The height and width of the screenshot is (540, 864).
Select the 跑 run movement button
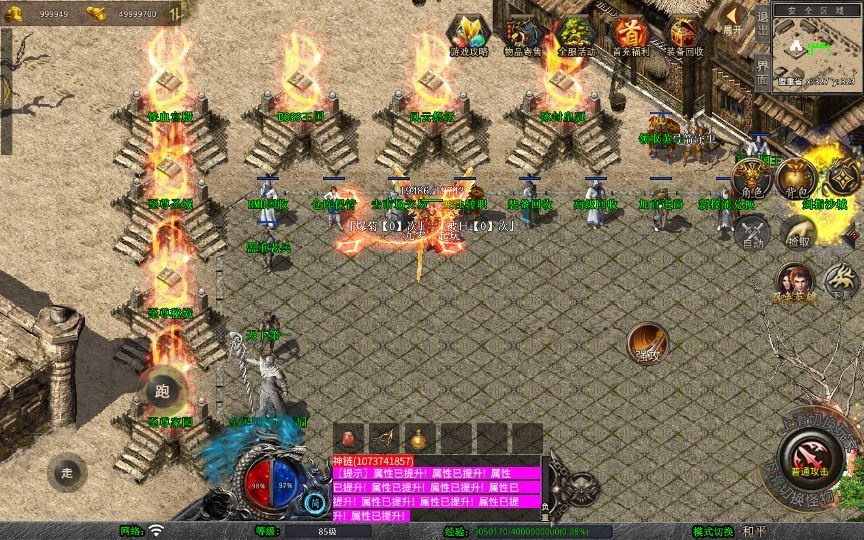coord(162,391)
